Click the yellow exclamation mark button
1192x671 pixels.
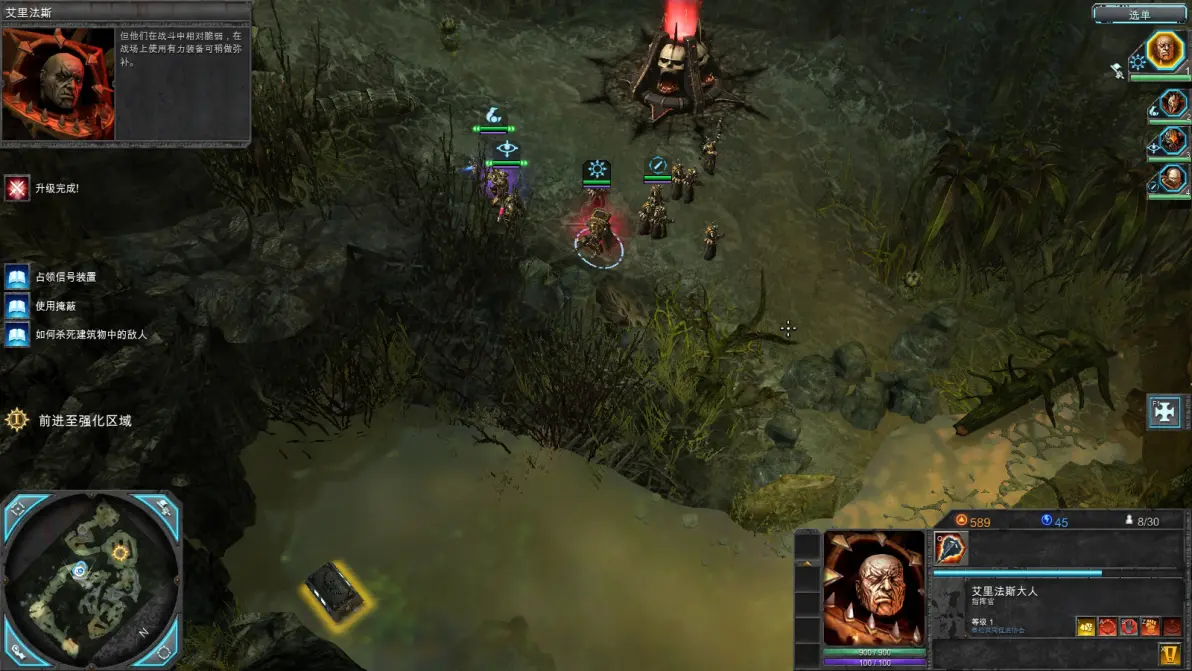[1168, 653]
